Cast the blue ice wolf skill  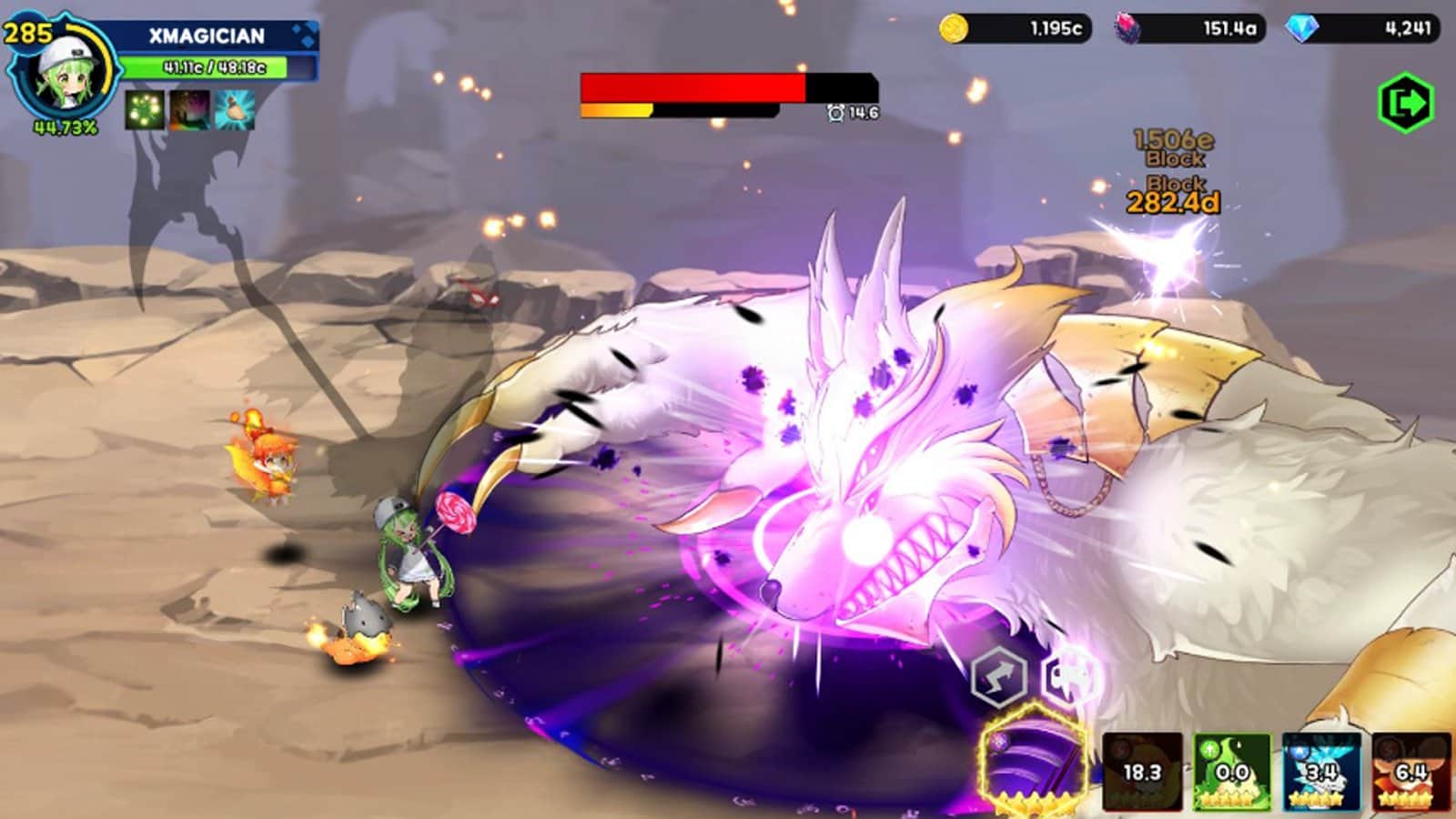pos(1321,772)
